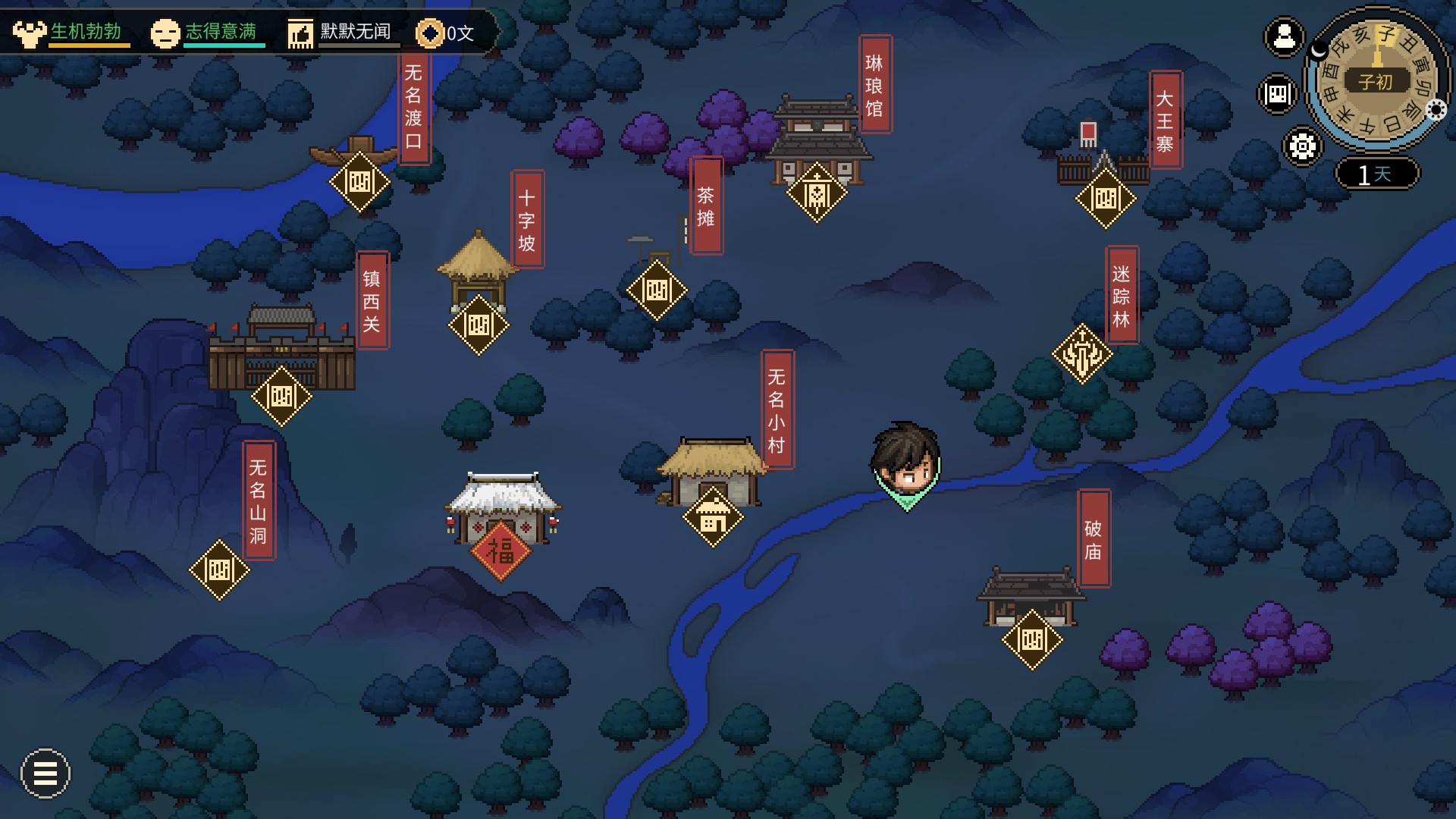Click the time dial clock
Screen dimensions: 1456x819
pyautogui.click(x=1376, y=80)
